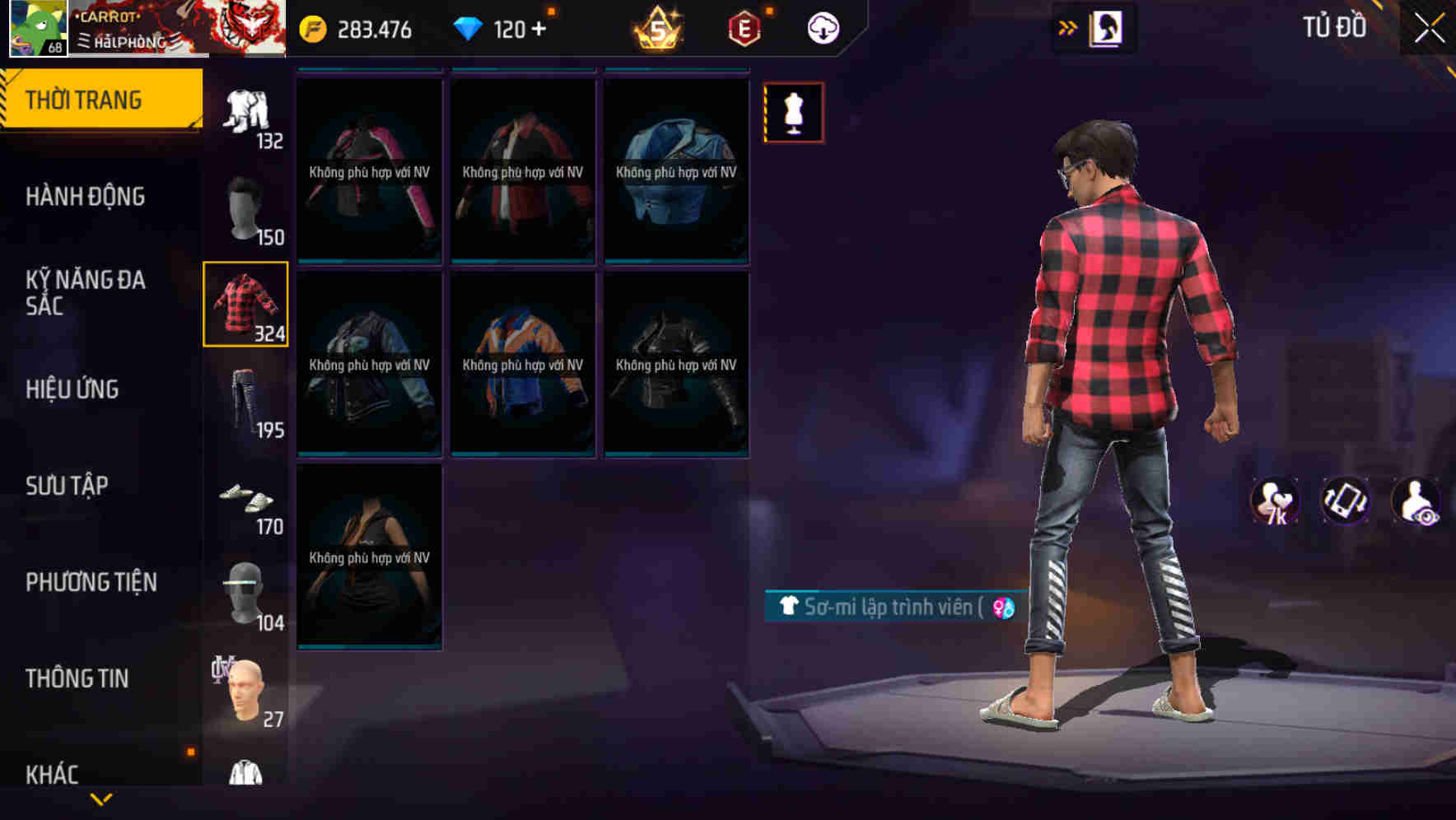
Task: Click the rank level 5 badge
Action: pyautogui.click(x=654, y=27)
